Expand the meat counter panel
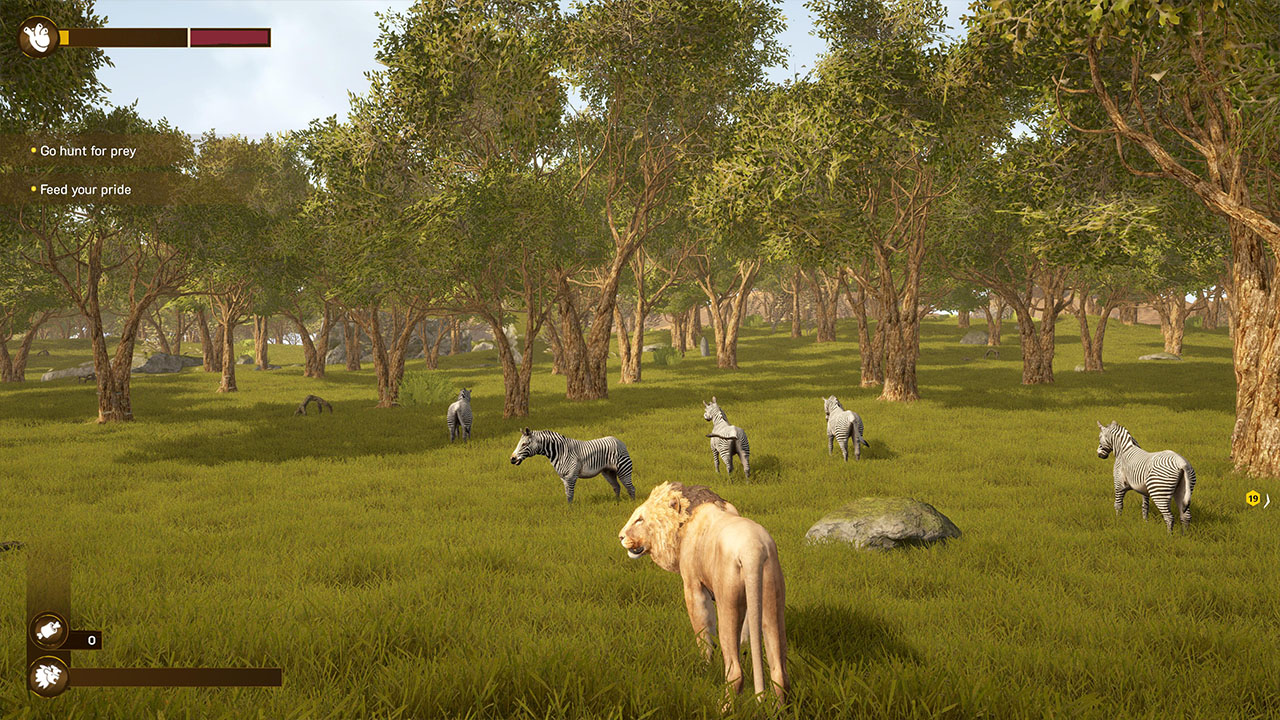This screenshot has height=720, width=1280. (x=85, y=641)
